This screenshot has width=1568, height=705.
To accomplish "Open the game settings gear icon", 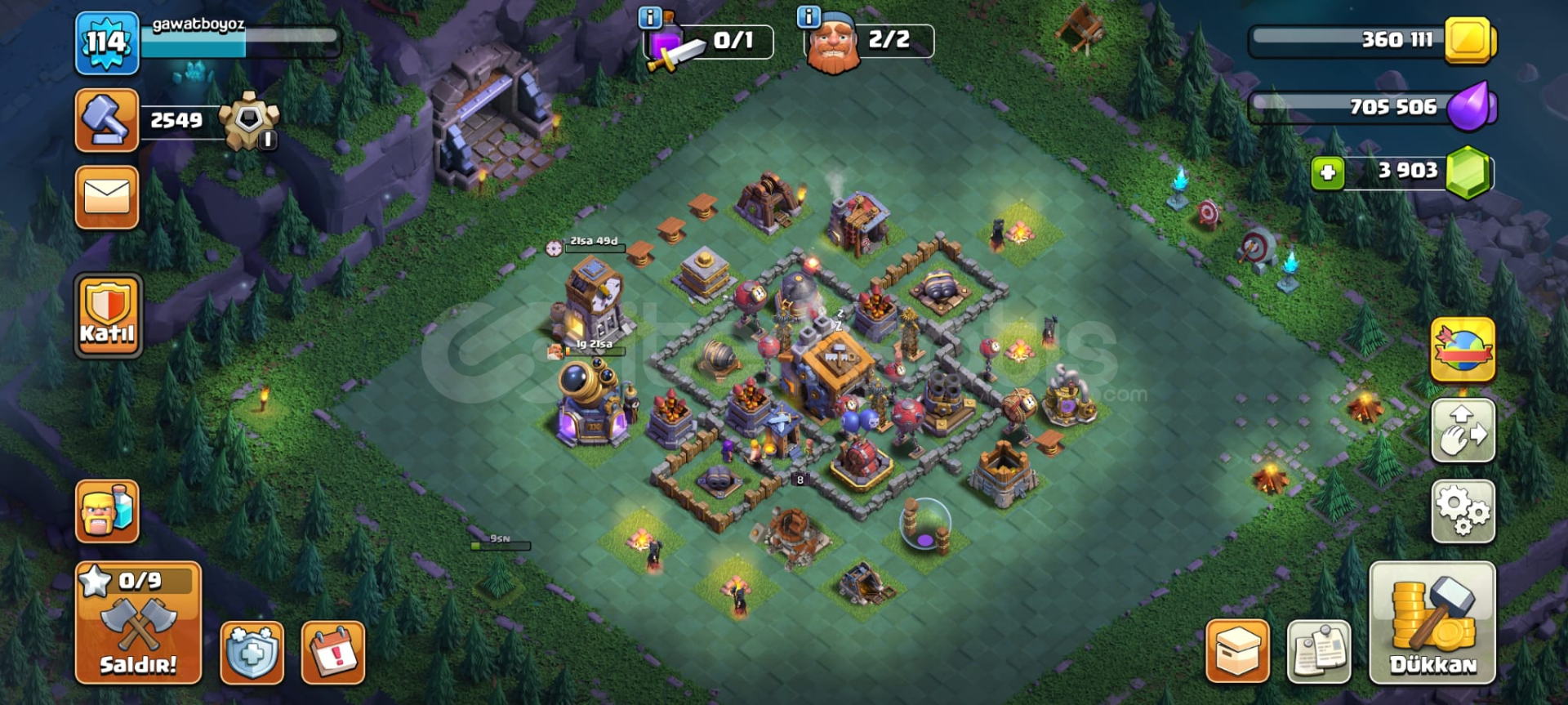I will [x=1462, y=509].
